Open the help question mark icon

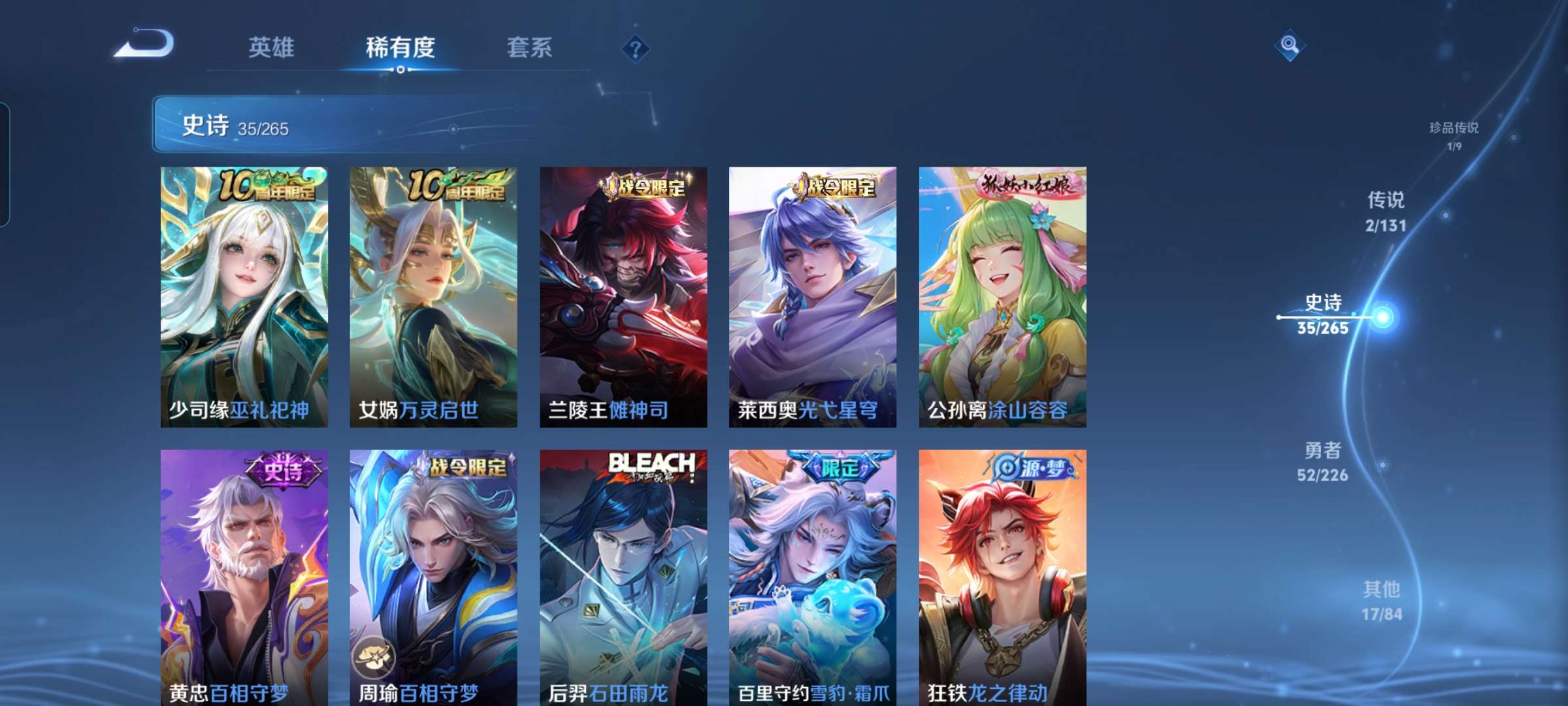[636, 48]
